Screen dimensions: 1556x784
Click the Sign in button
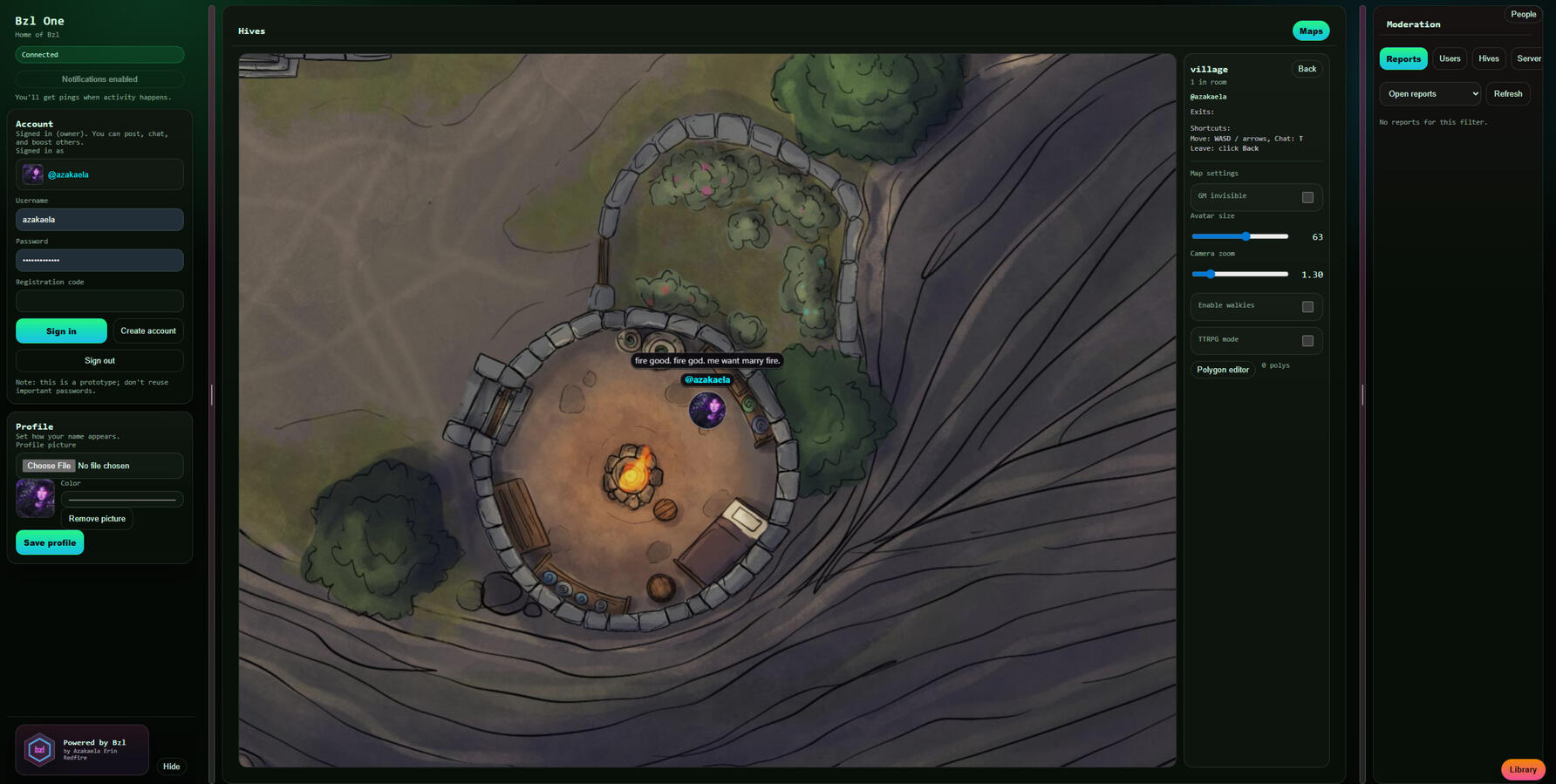click(61, 331)
